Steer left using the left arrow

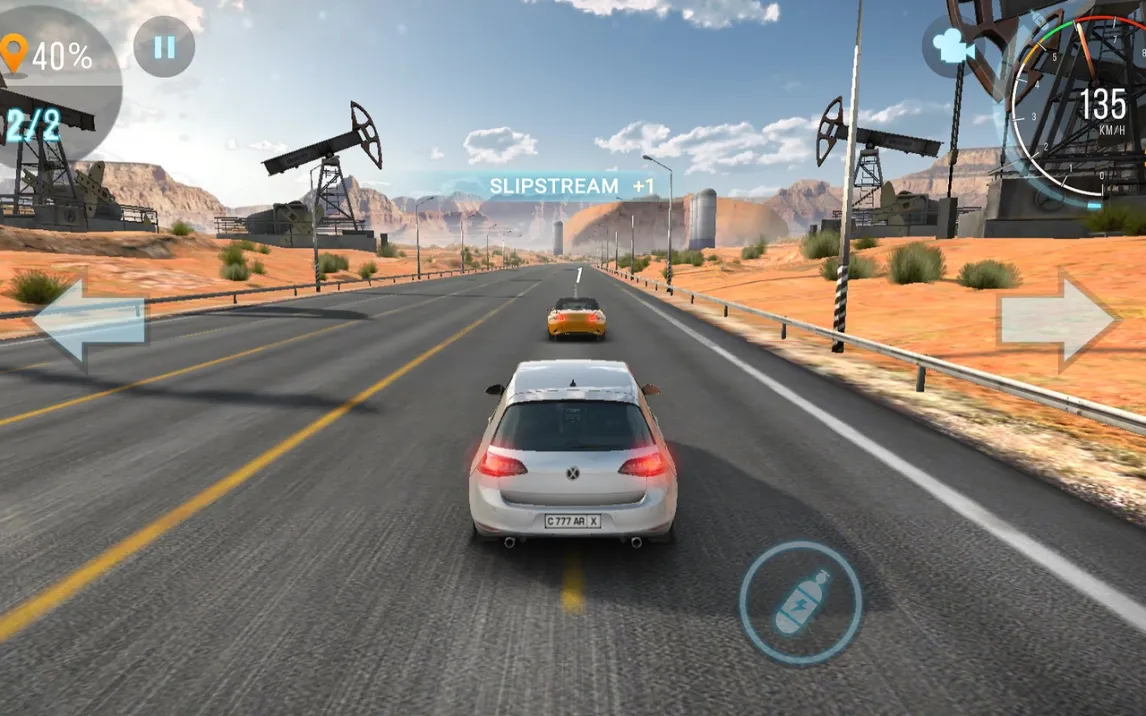90,321
